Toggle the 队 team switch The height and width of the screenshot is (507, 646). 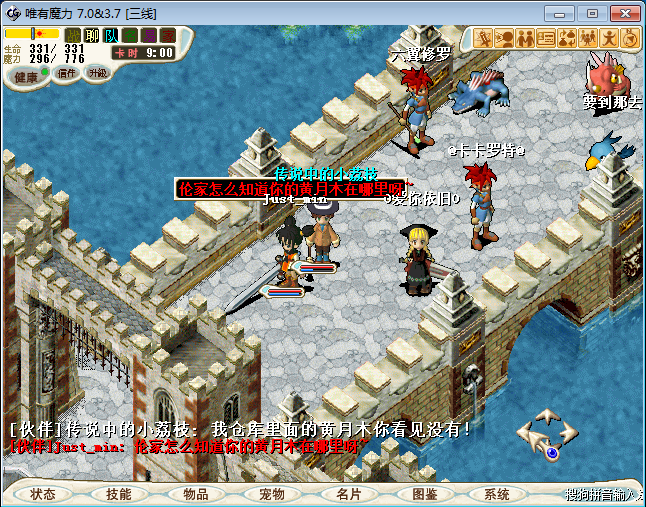pyautogui.click(x=110, y=35)
